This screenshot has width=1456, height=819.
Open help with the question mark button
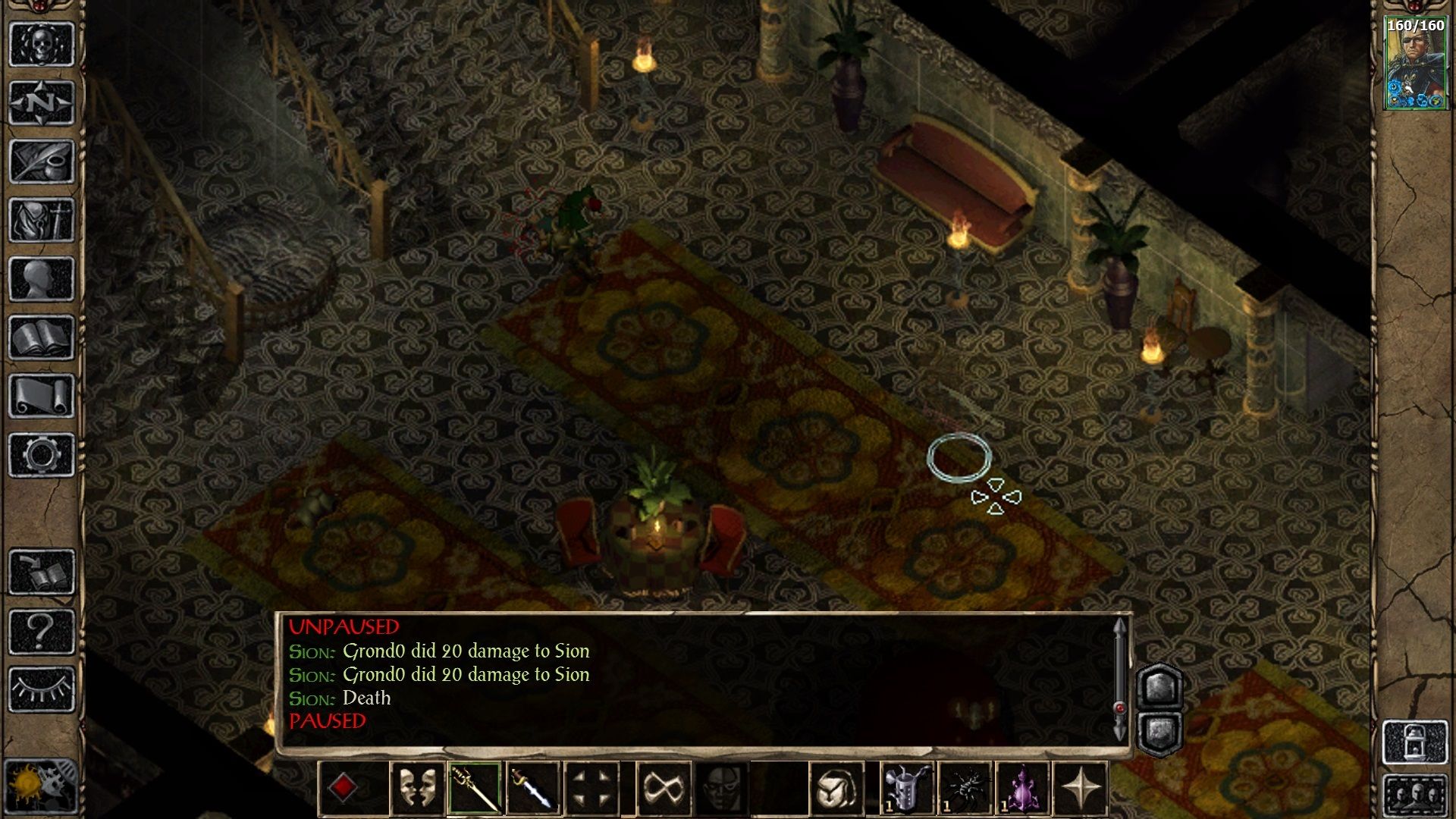click(42, 631)
